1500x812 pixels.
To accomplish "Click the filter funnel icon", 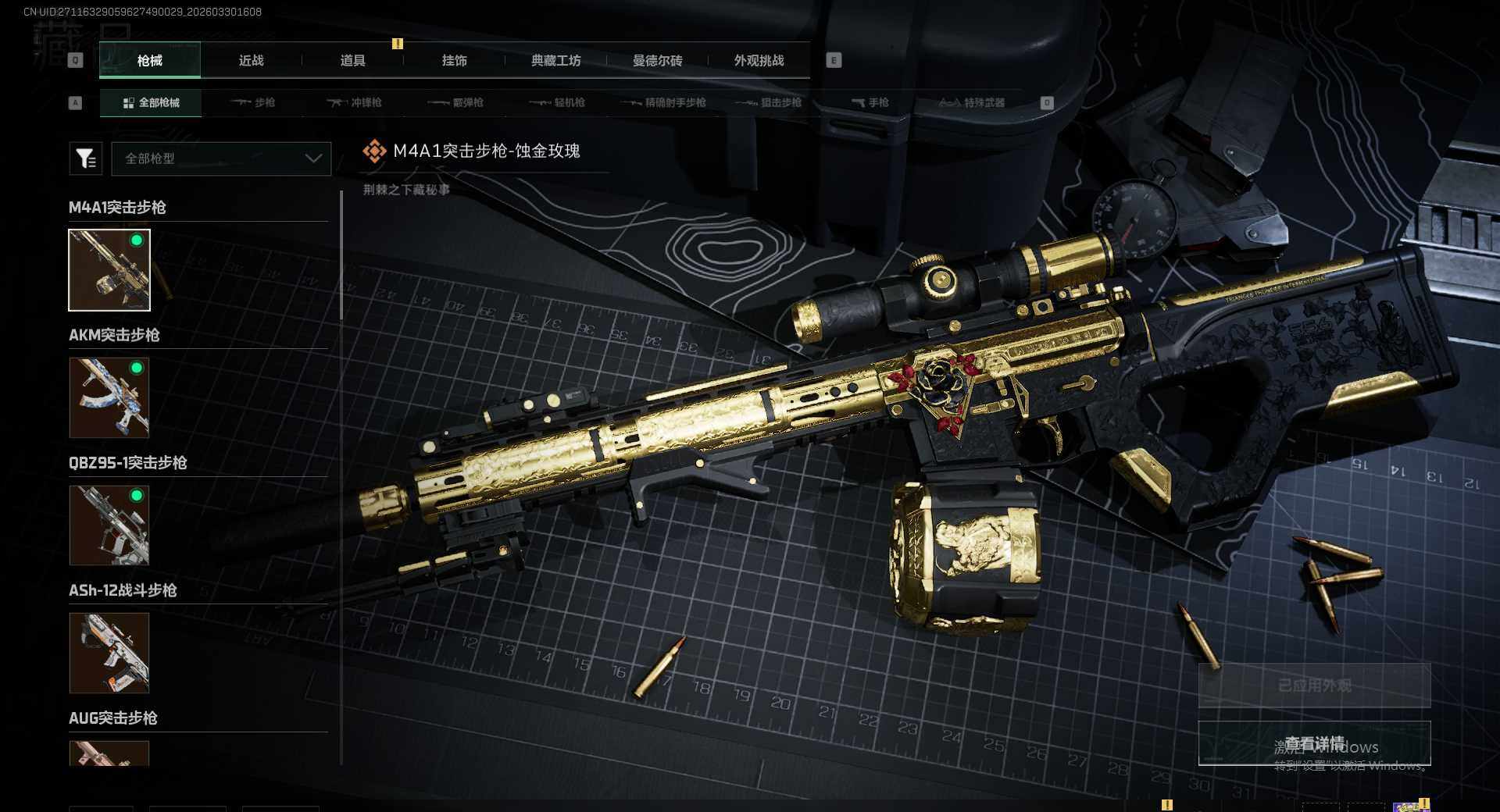I will [x=85, y=158].
